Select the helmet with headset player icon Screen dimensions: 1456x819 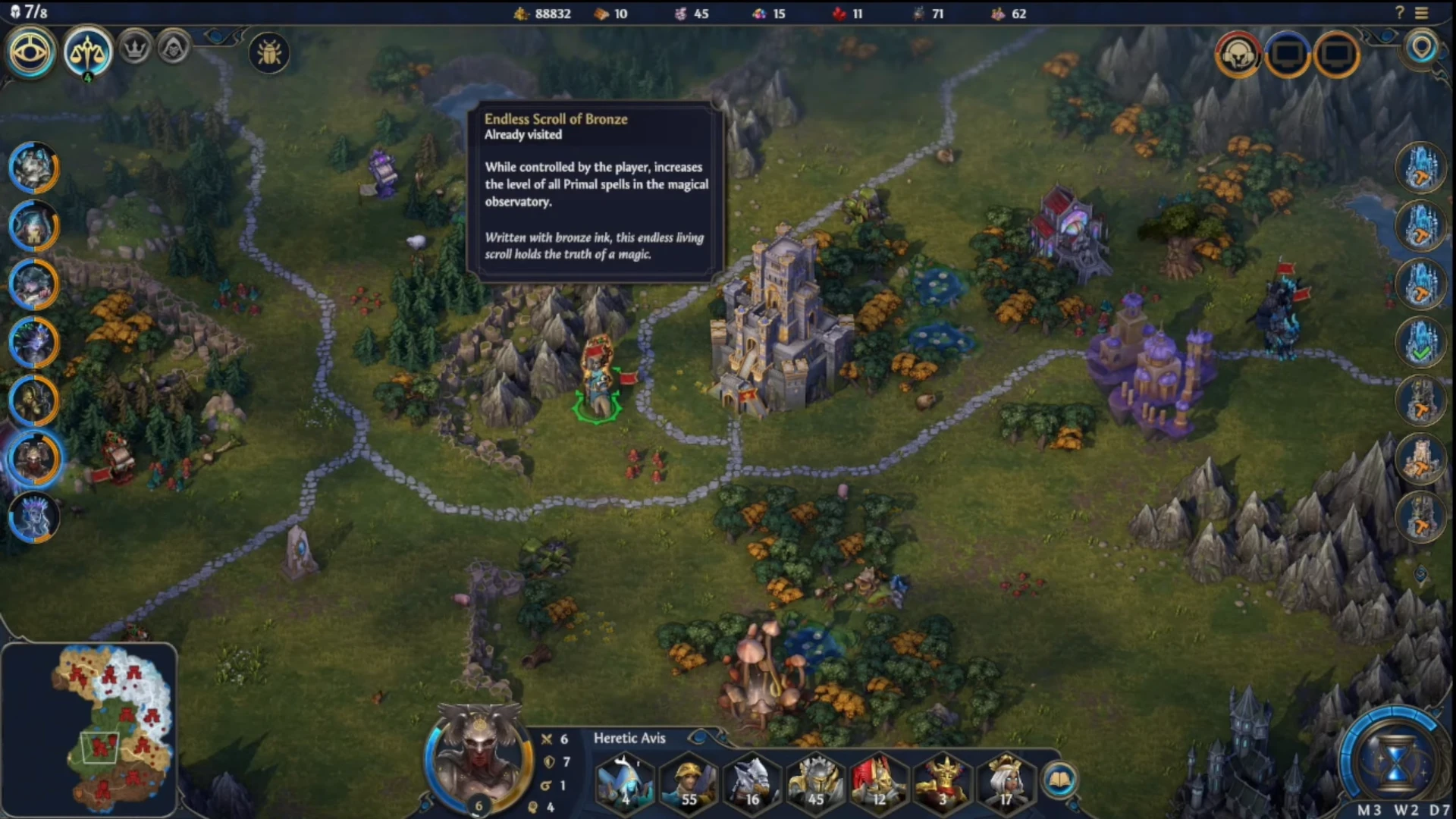1238,55
